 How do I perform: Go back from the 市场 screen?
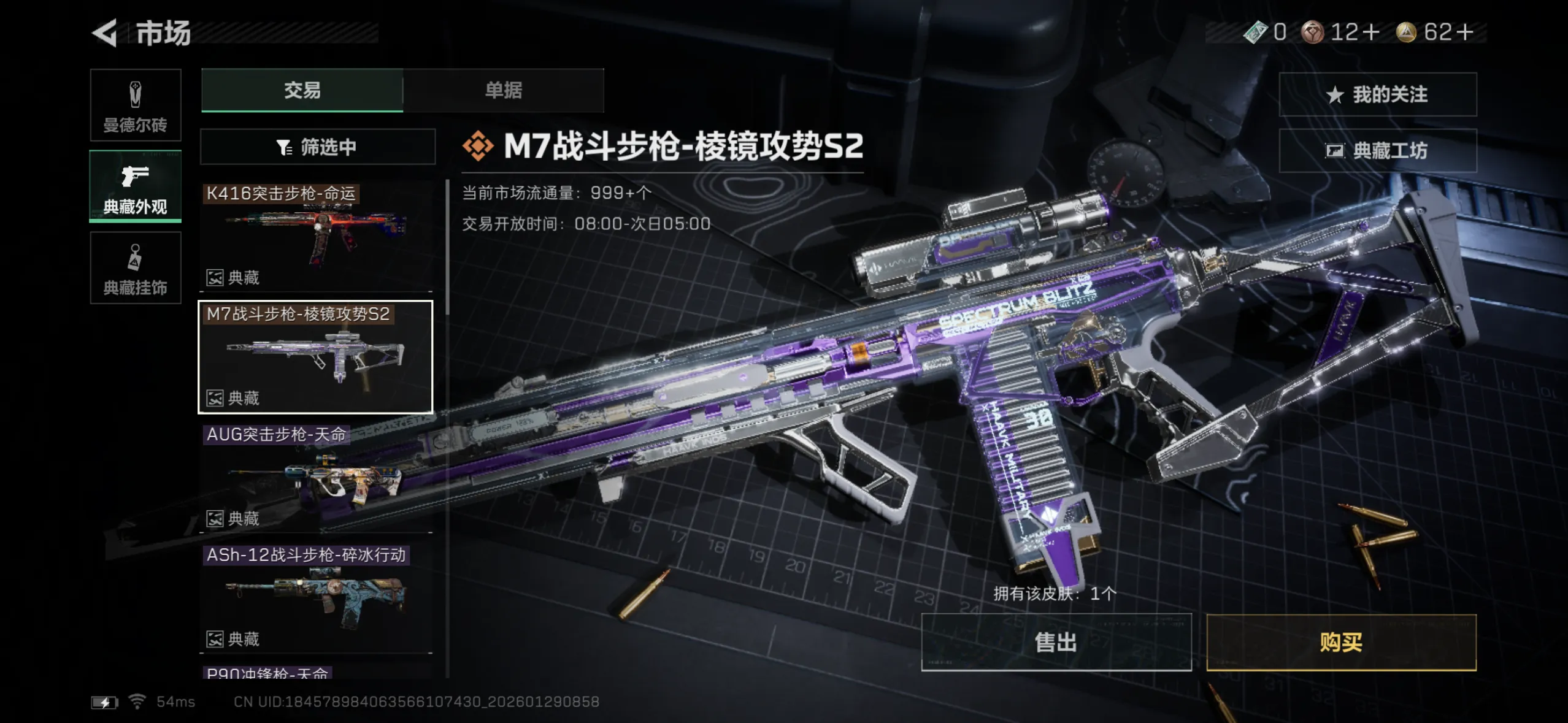(106, 33)
